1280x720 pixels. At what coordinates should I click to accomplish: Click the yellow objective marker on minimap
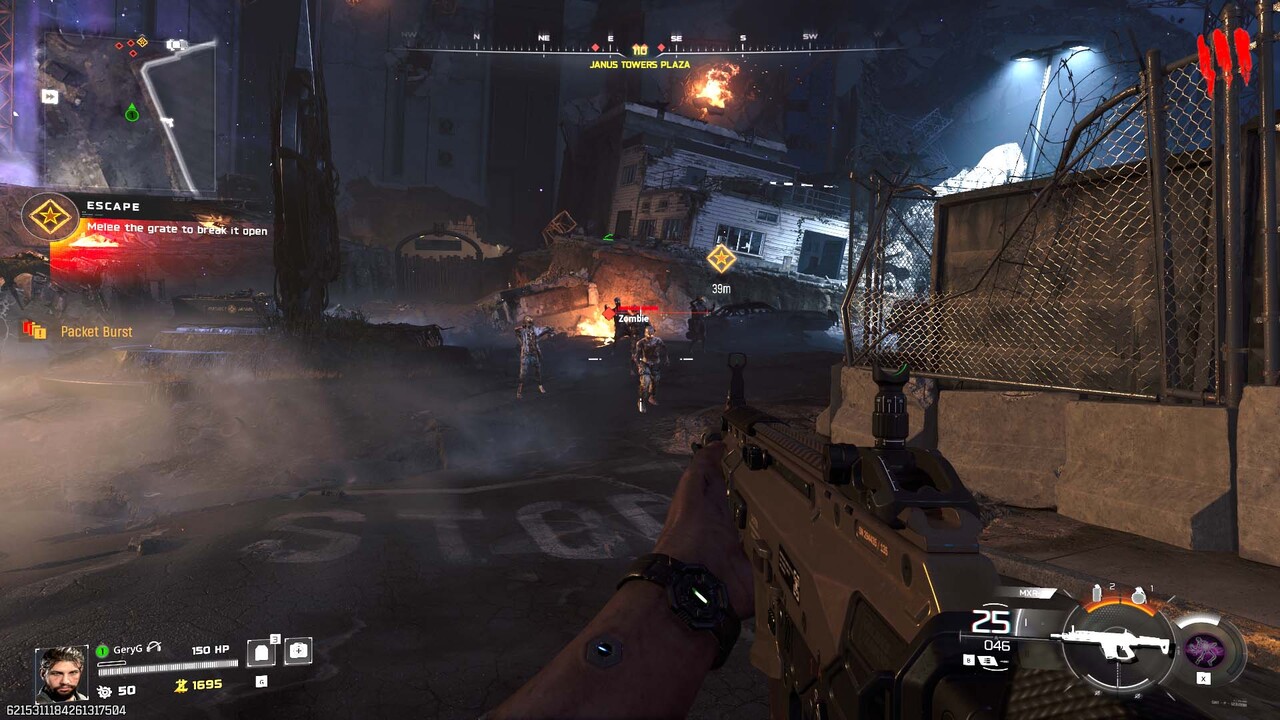pyautogui.click(x=142, y=42)
